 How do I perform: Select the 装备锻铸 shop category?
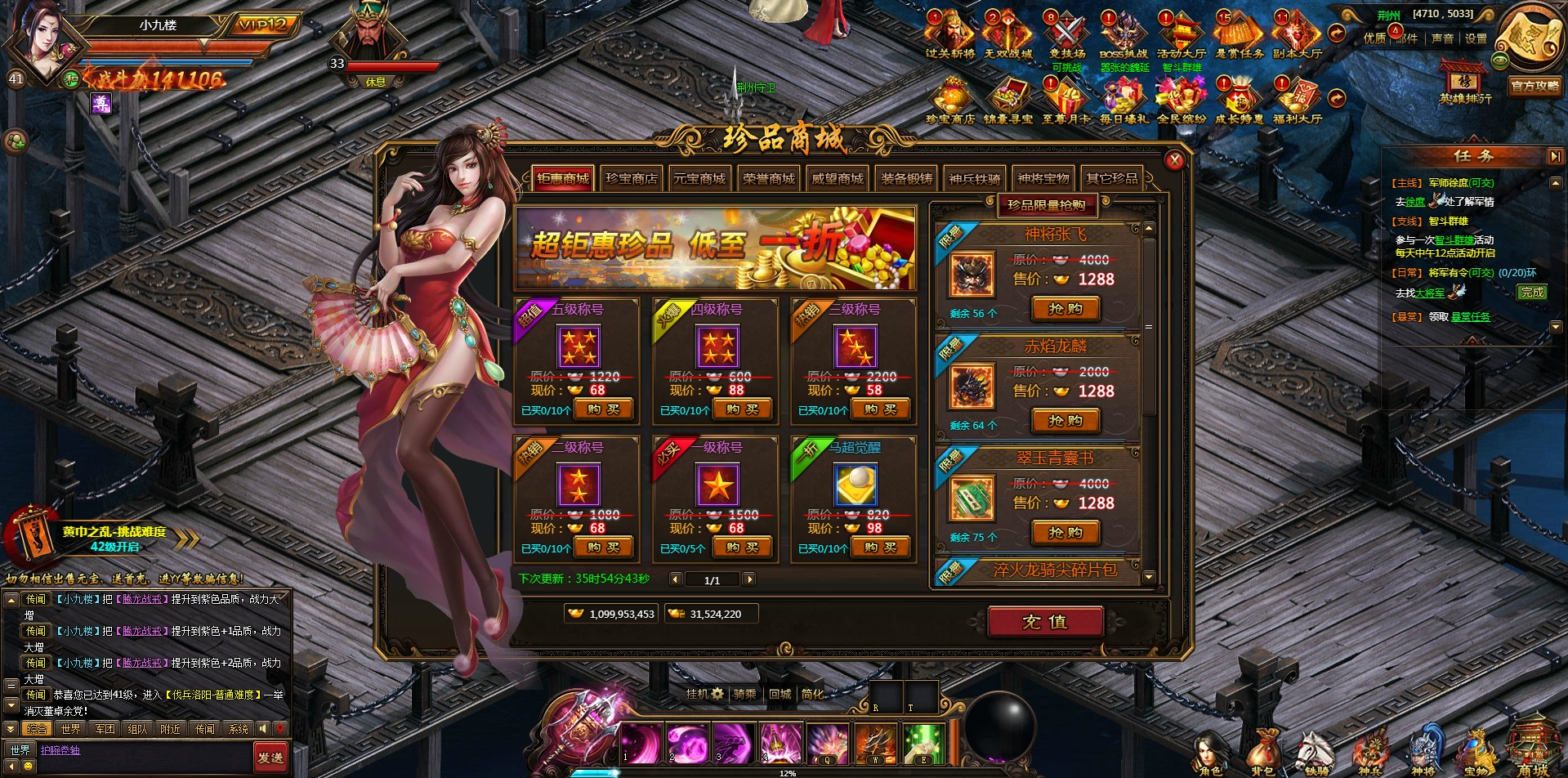click(906, 178)
